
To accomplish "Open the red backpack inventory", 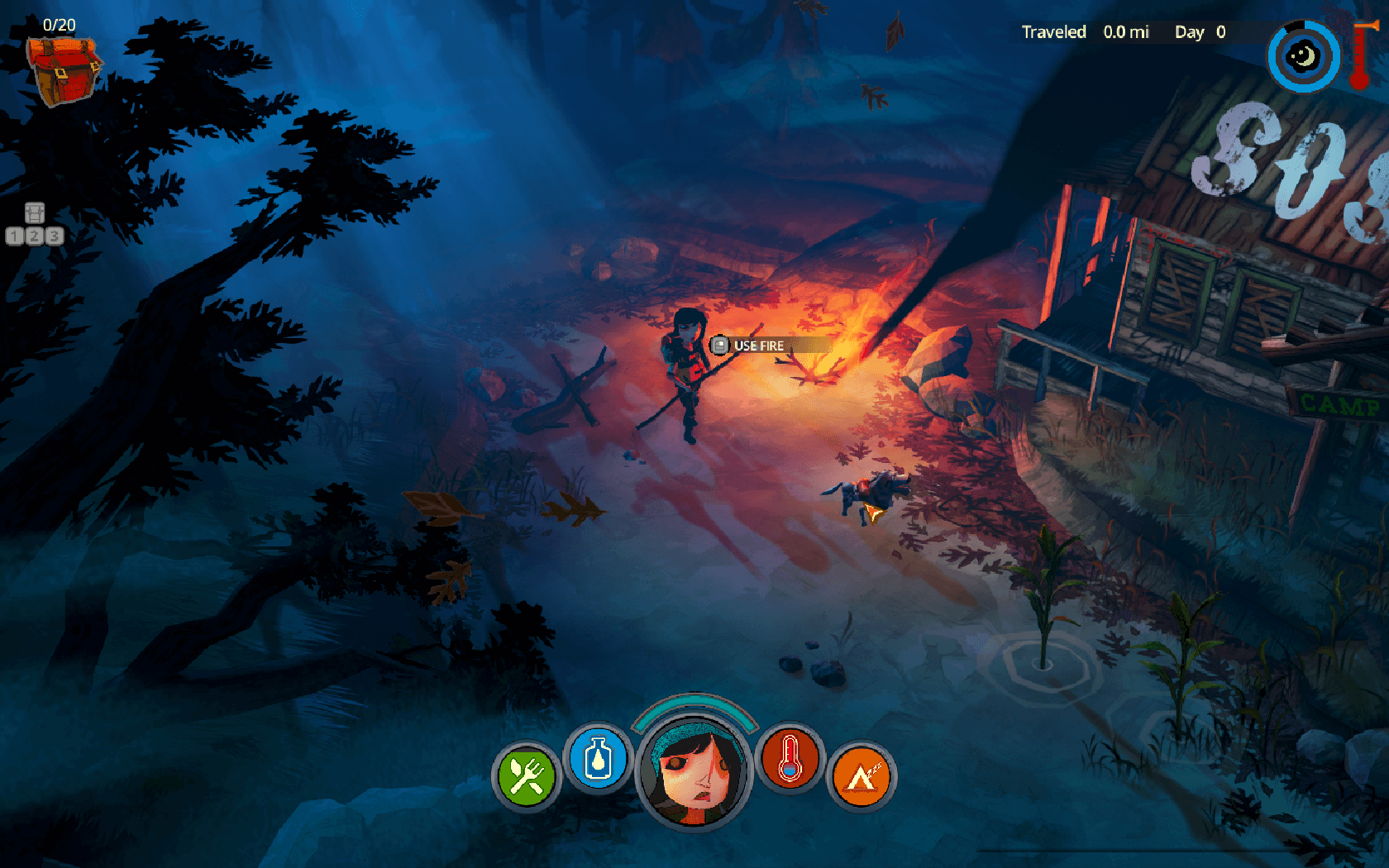I will coord(64,69).
